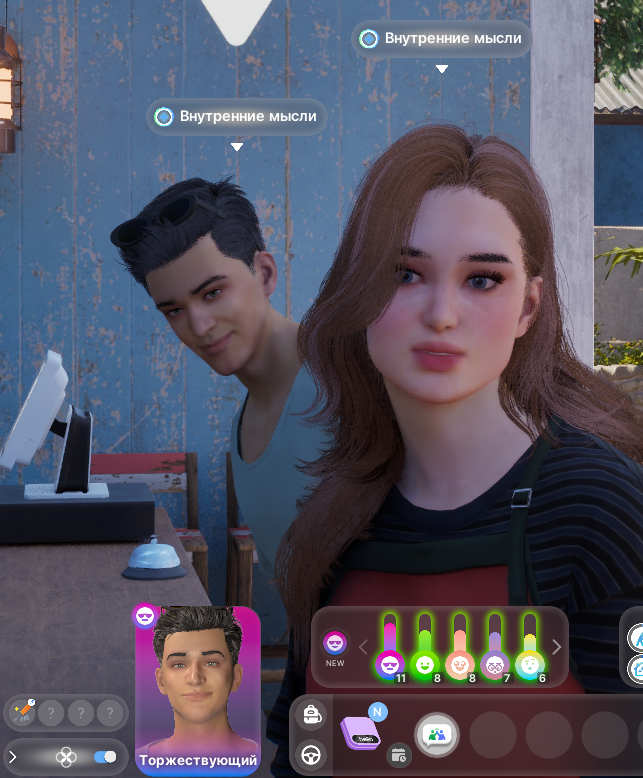643x778 pixels.
Task: Expand the panel with the small arrow
Action: click(x=13, y=757)
